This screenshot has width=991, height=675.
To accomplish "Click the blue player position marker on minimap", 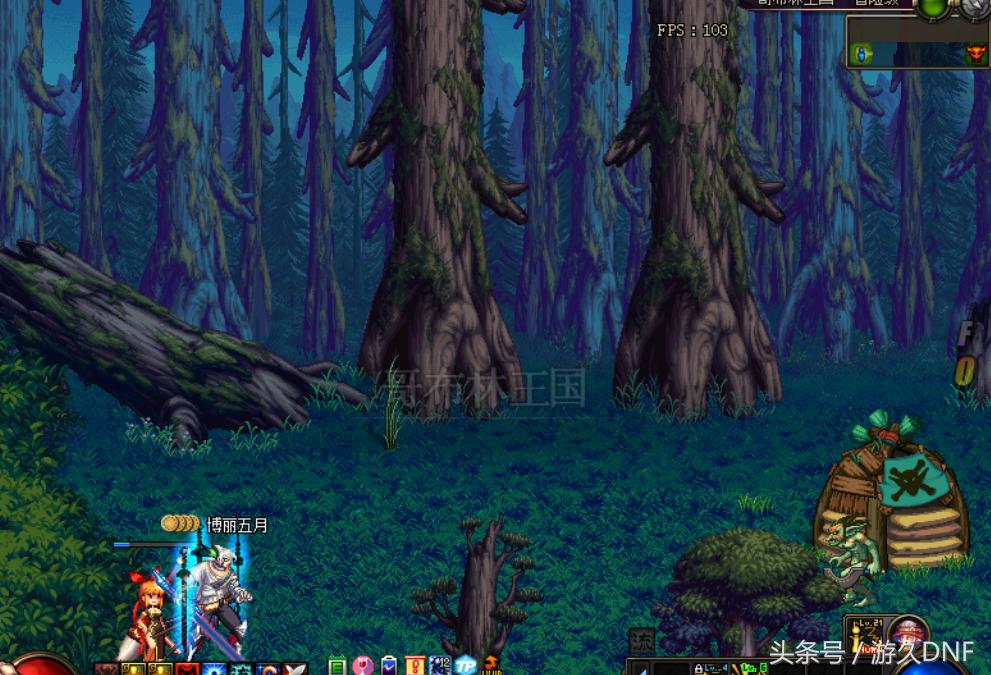I will [x=863, y=55].
